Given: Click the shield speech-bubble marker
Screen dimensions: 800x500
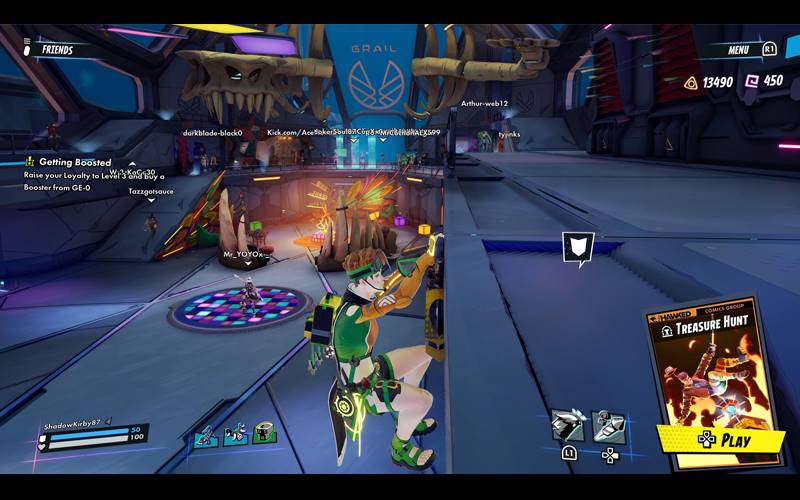Looking at the screenshot, I should (x=578, y=248).
